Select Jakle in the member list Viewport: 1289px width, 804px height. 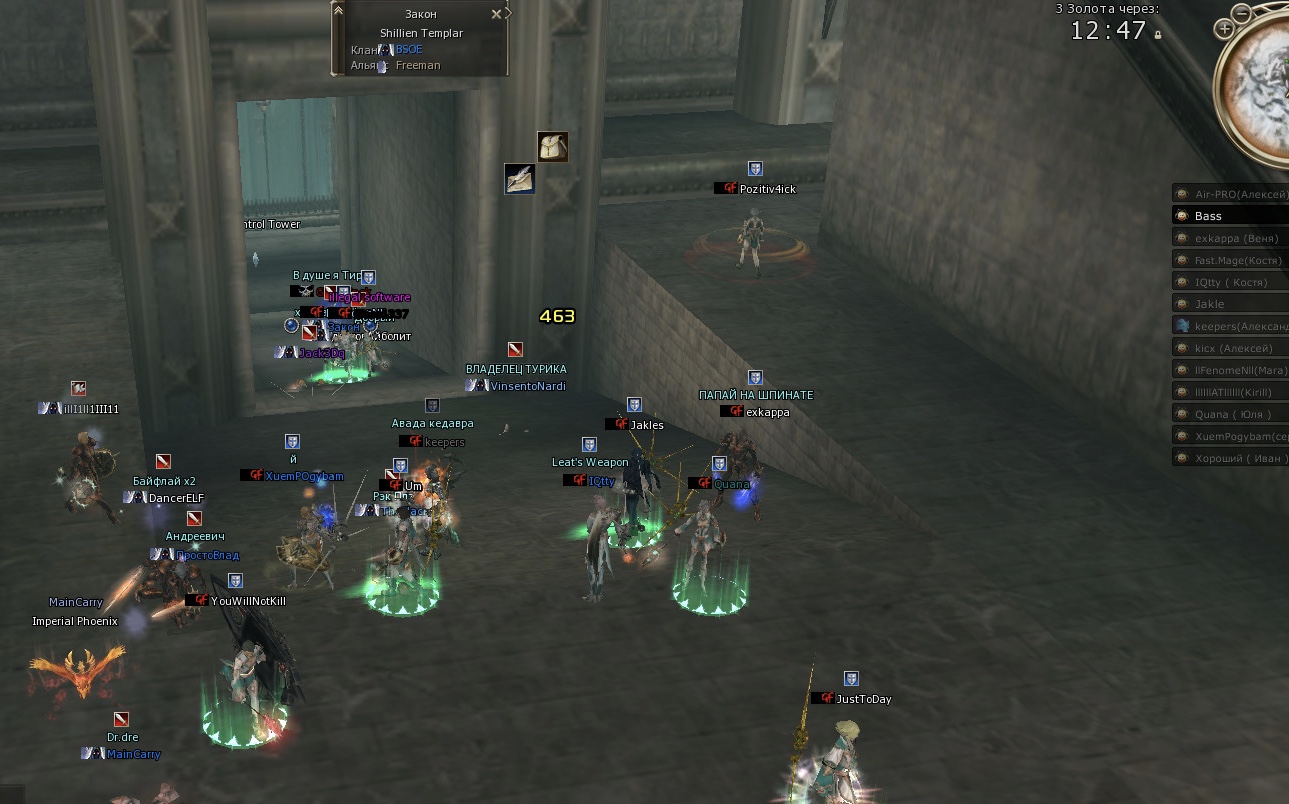click(1231, 304)
